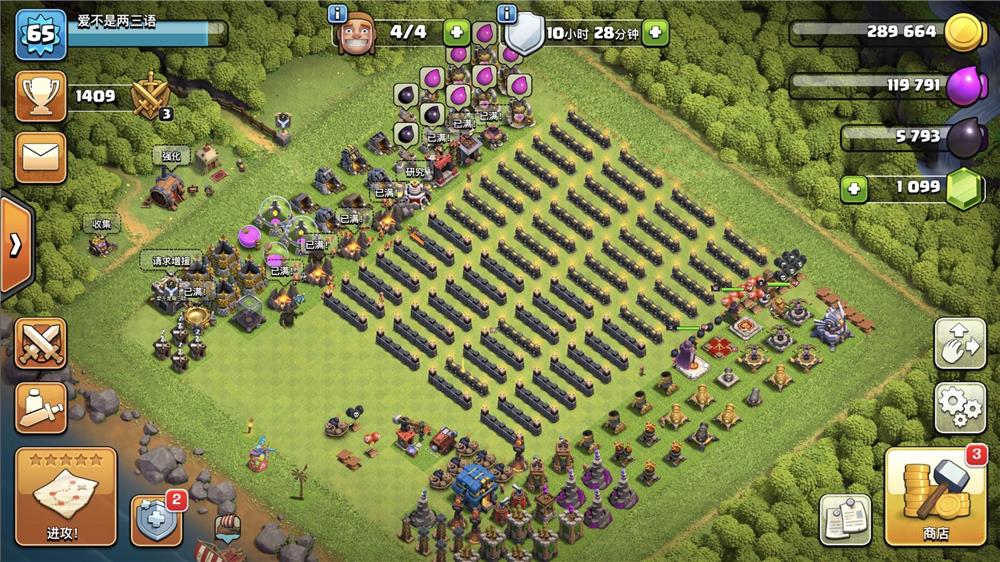
Task: Show builder info icon
Action: [338, 14]
